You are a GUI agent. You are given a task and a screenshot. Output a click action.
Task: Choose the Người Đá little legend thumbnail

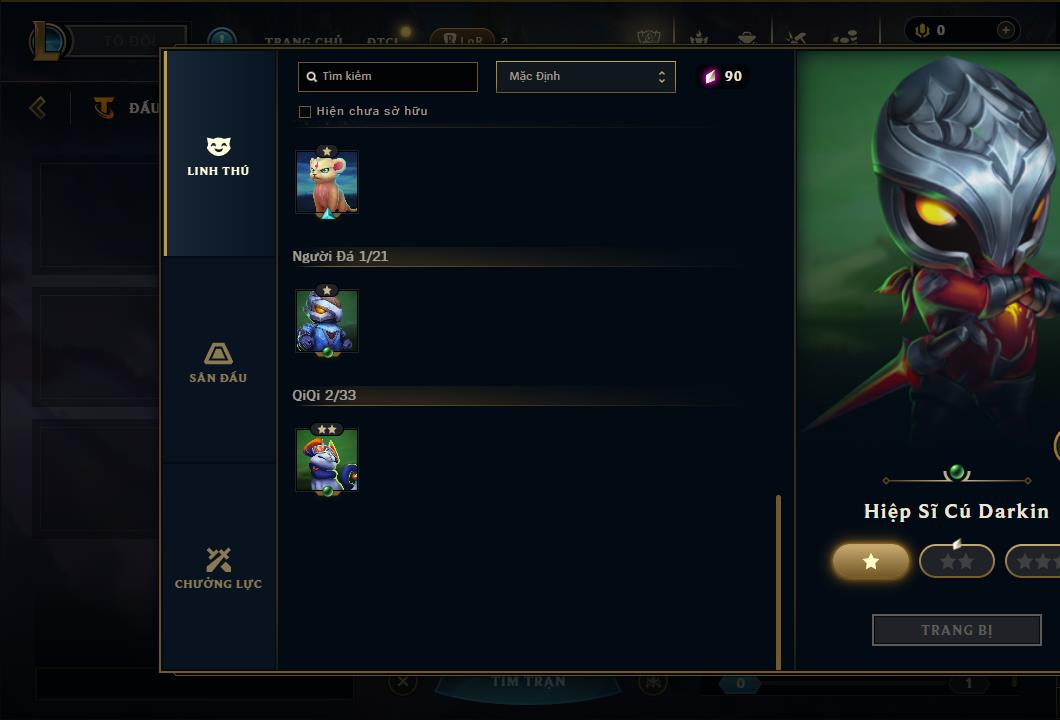[x=327, y=321]
